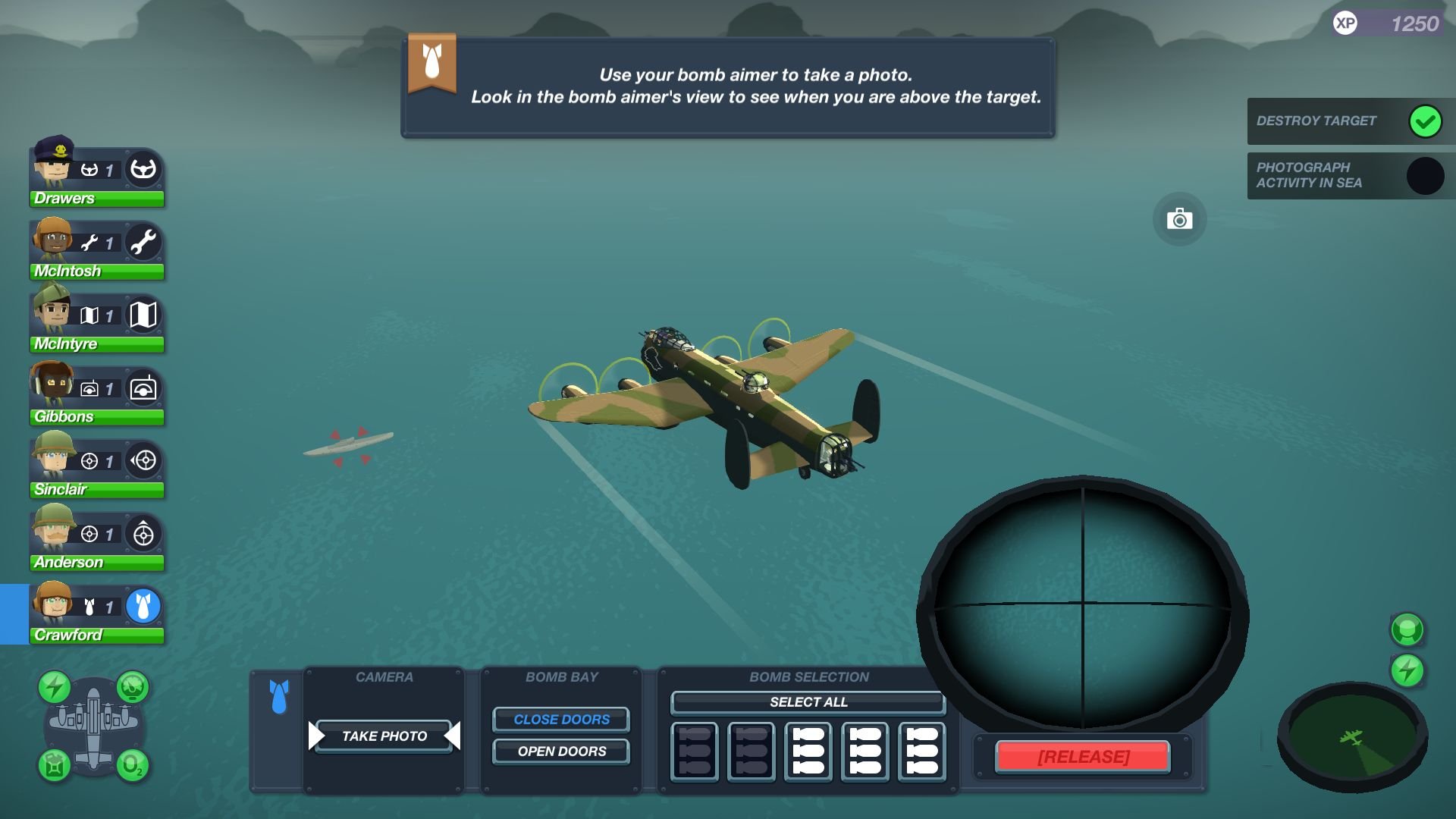Check the aircraft electrical lightning status icon
This screenshot has height=819, width=1456.
[53, 687]
